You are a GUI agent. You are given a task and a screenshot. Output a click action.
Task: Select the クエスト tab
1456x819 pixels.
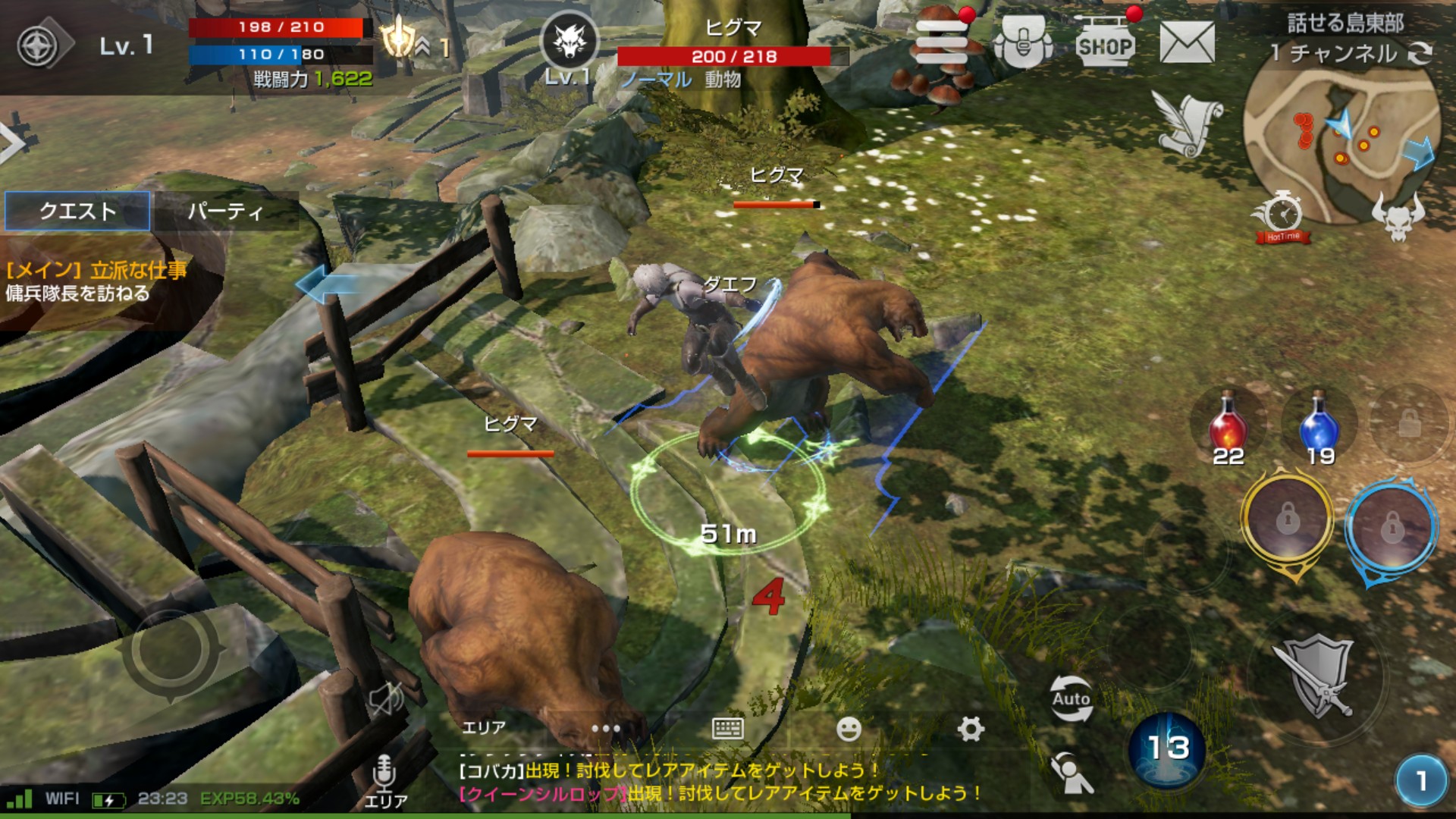(77, 211)
